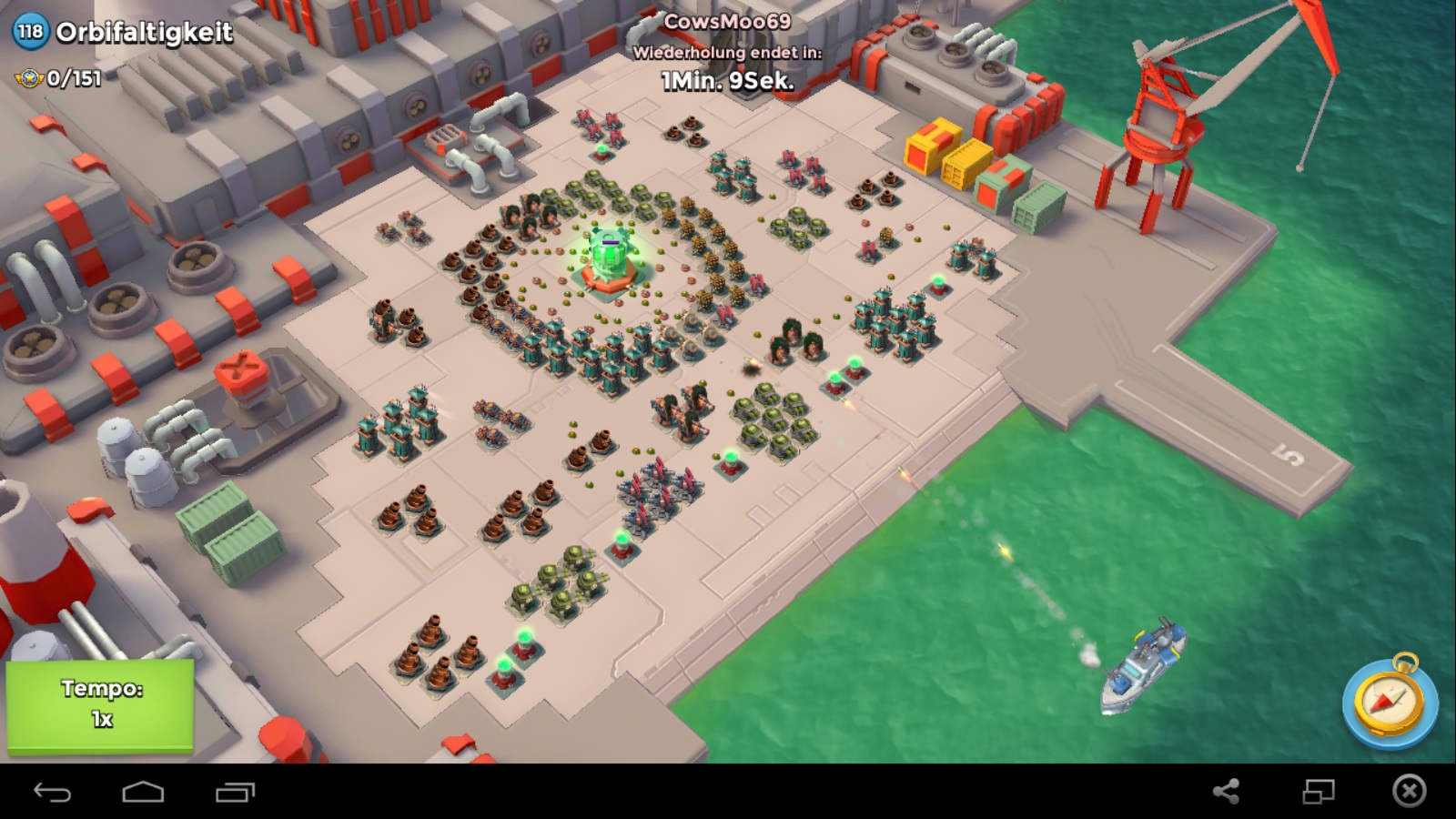Change the replay Tempo 1x speed

(100, 705)
